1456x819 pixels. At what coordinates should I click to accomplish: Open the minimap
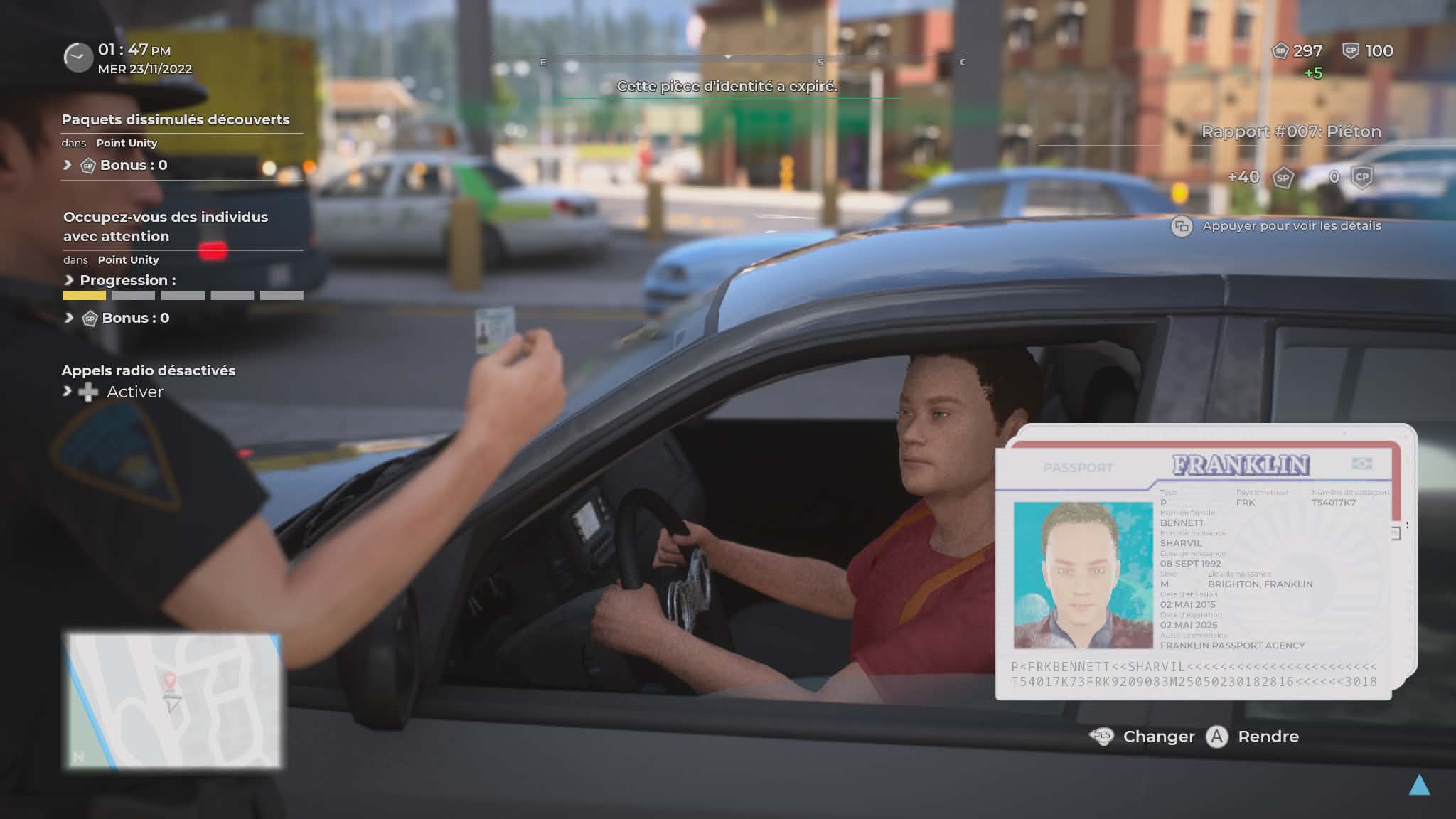pos(173,700)
